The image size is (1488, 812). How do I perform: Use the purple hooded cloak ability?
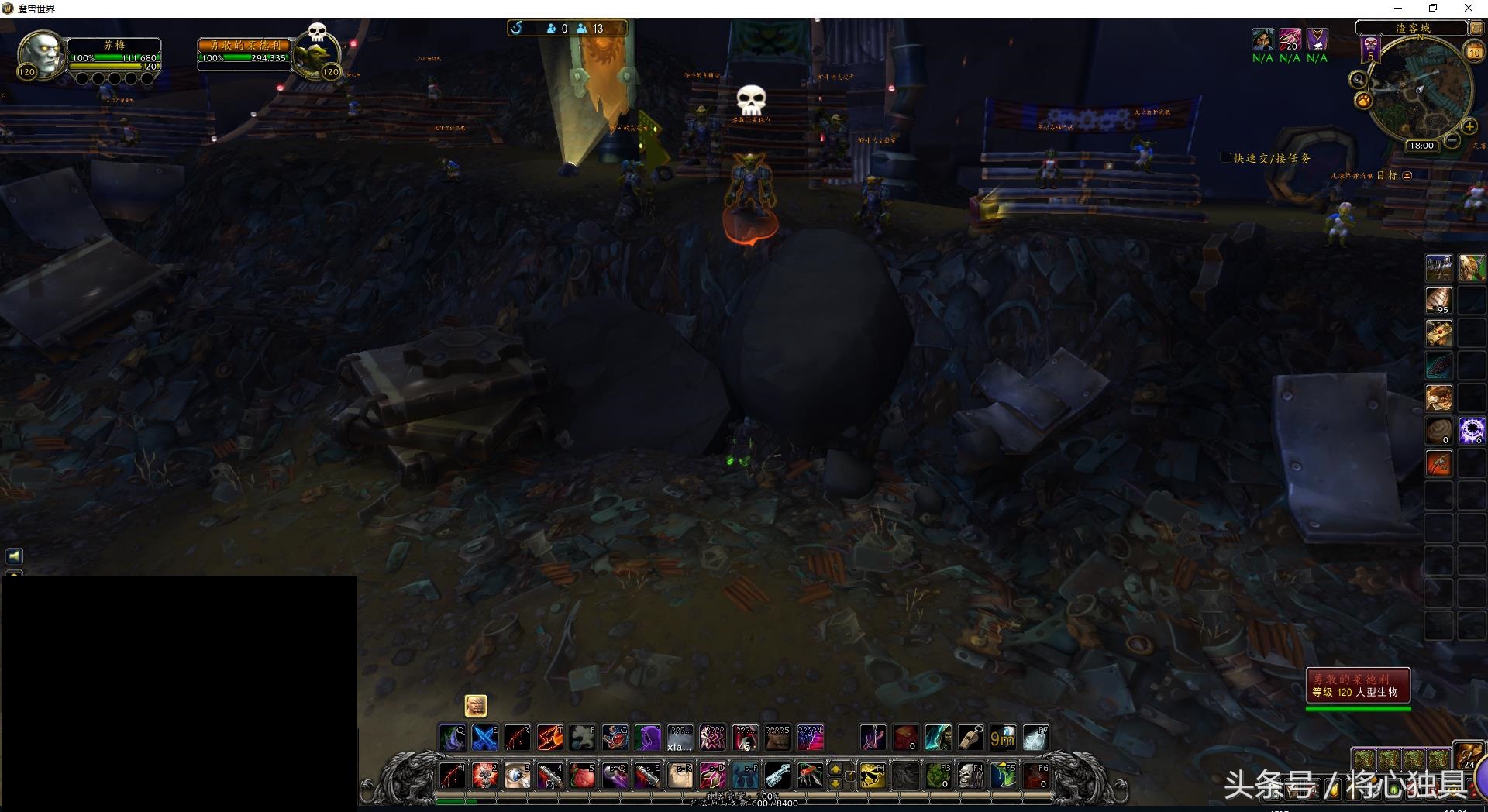tap(648, 738)
